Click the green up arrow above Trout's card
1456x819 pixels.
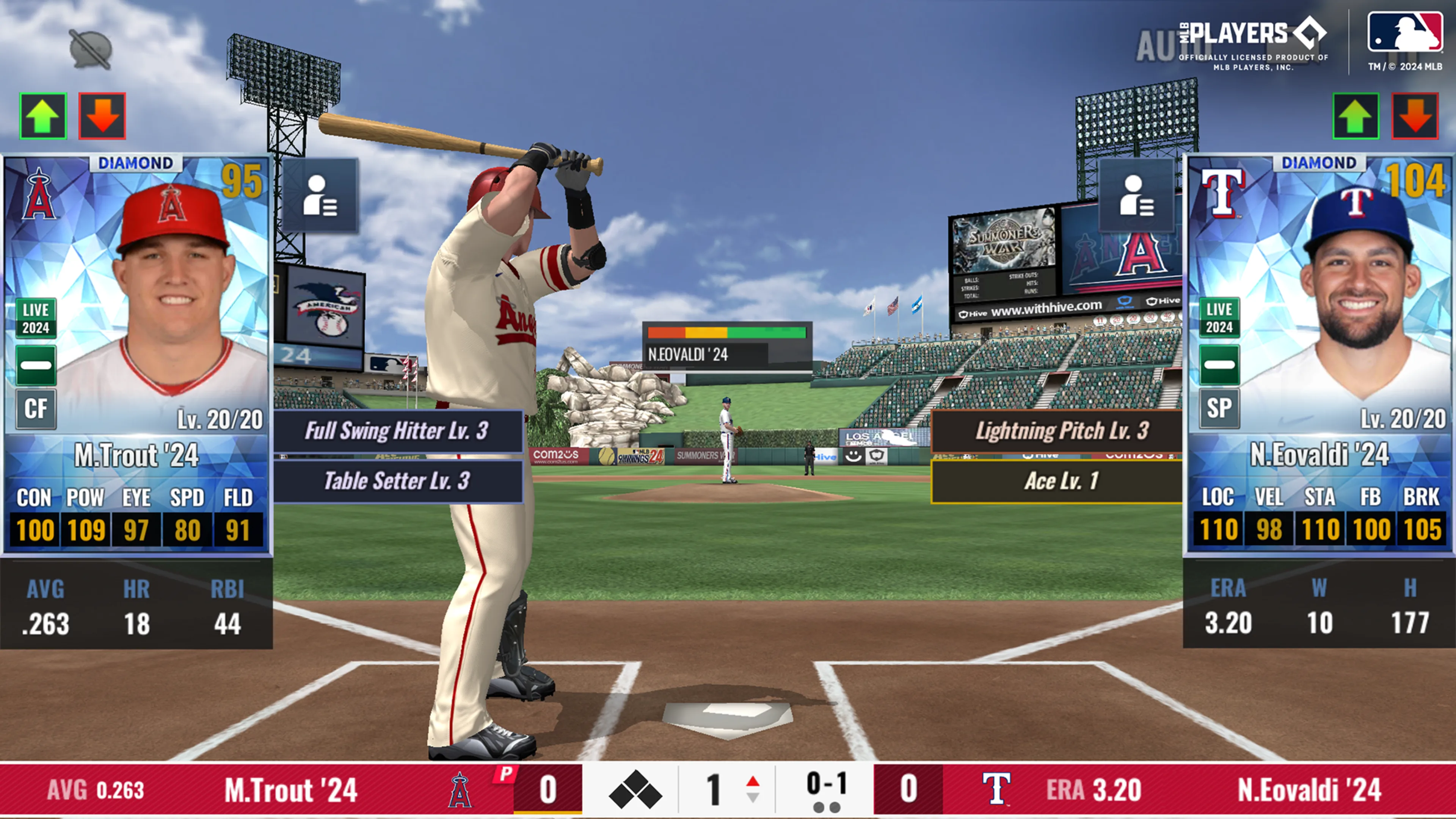tap(44, 116)
